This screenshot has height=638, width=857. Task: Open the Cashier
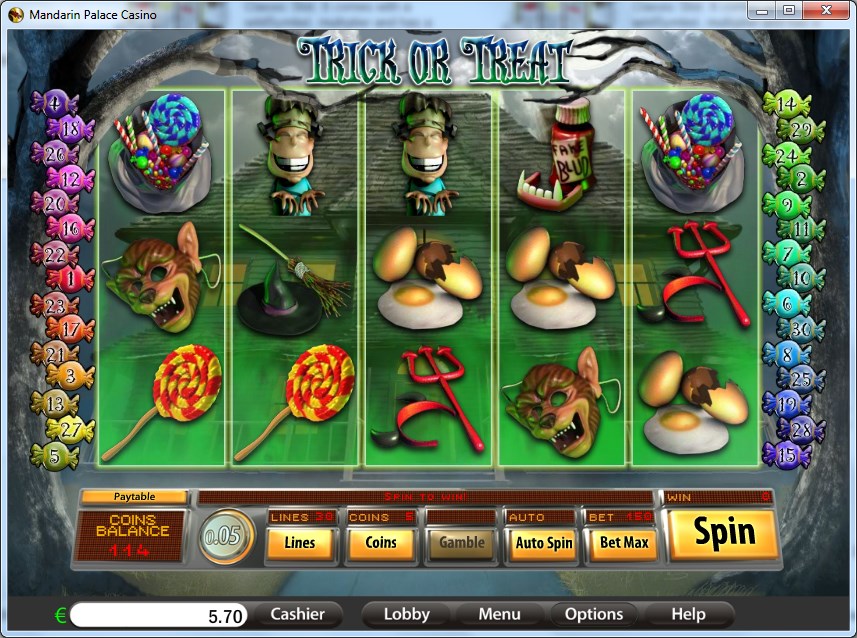coord(297,614)
